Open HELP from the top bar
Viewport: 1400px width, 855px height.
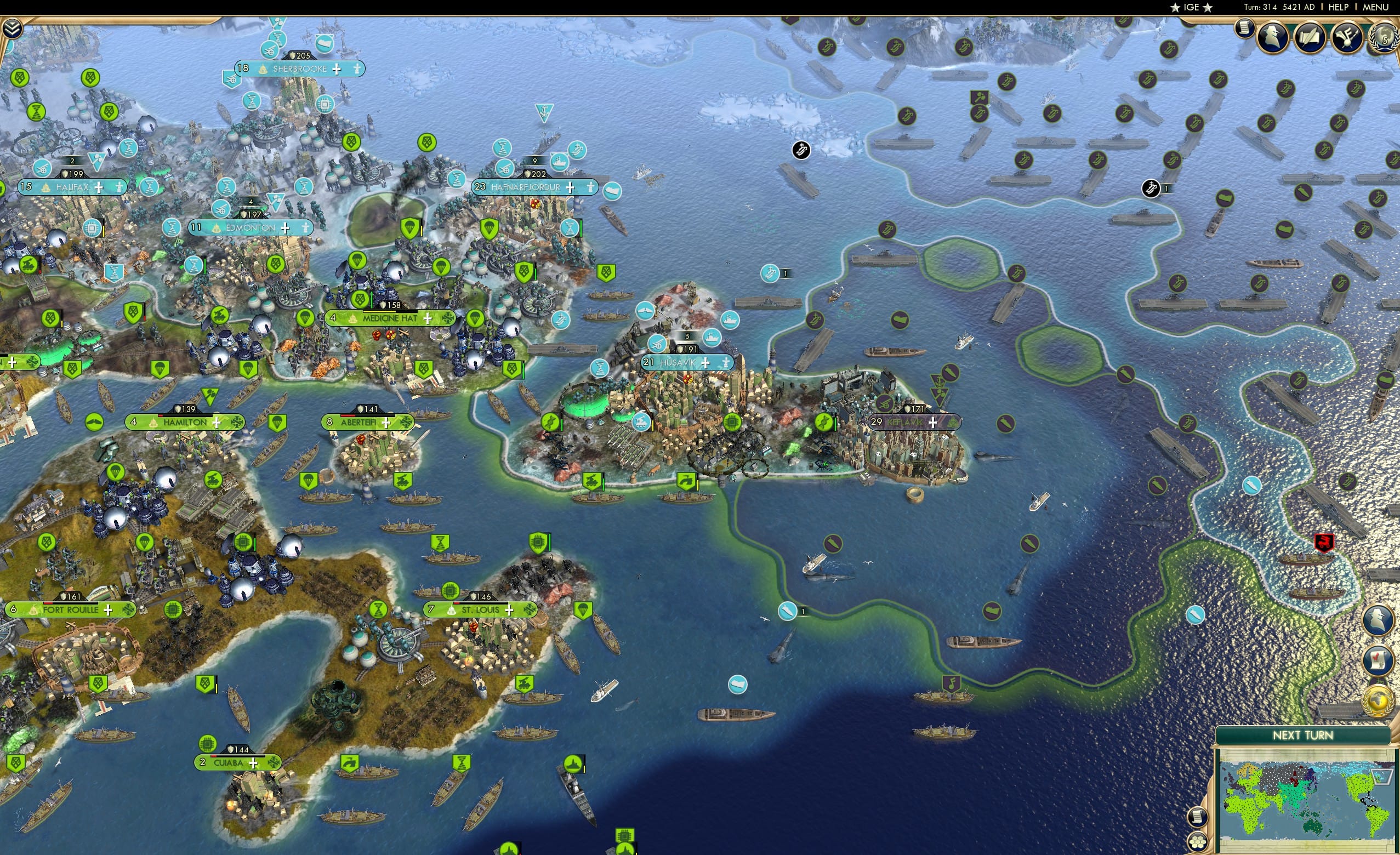[x=1339, y=7]
